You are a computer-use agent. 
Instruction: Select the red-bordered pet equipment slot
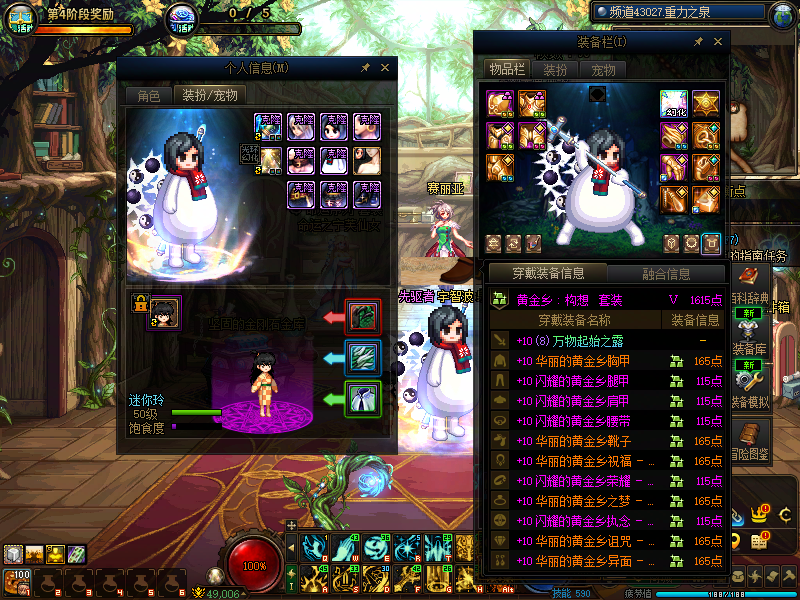coord(361,317)
